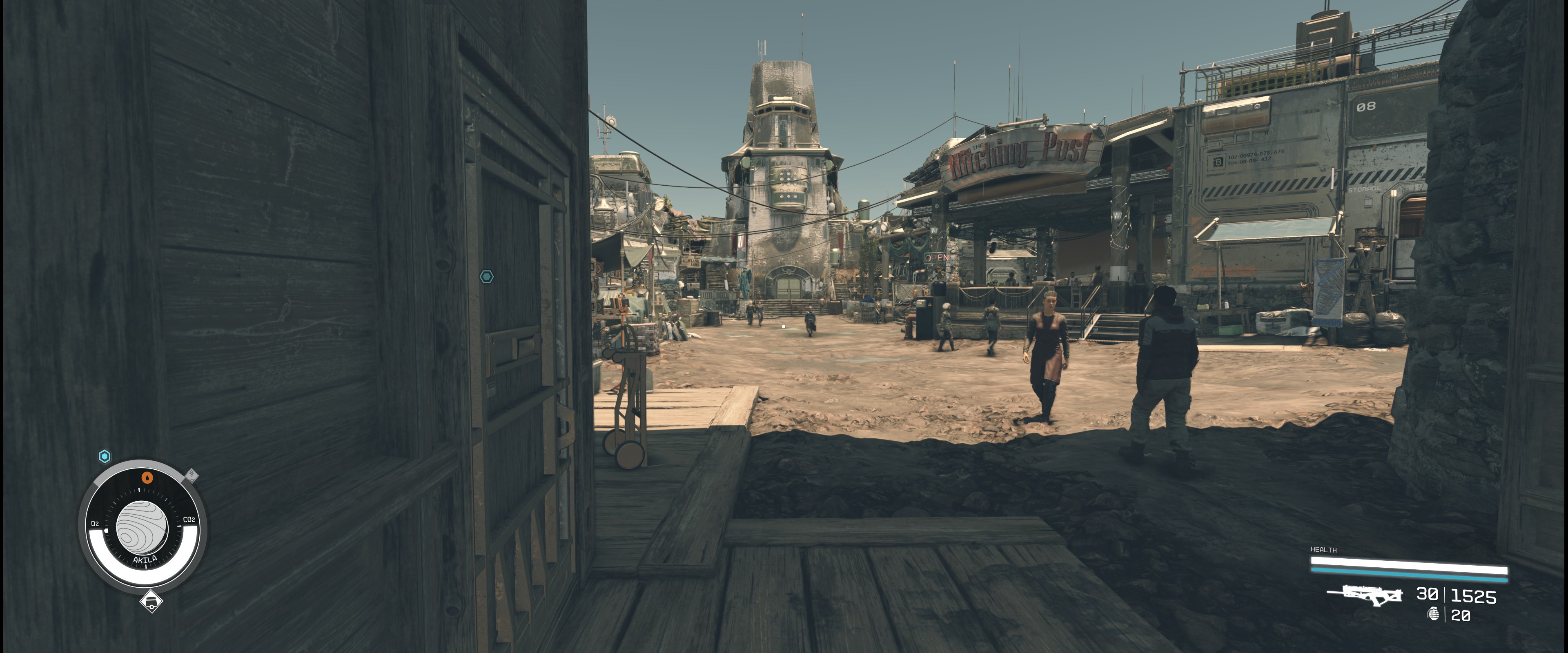Click the orange droplet icon on the compass
Image resolution: width=1568 pixels, height=653 pixels.
pyautogui.click(x=146, y=477)
